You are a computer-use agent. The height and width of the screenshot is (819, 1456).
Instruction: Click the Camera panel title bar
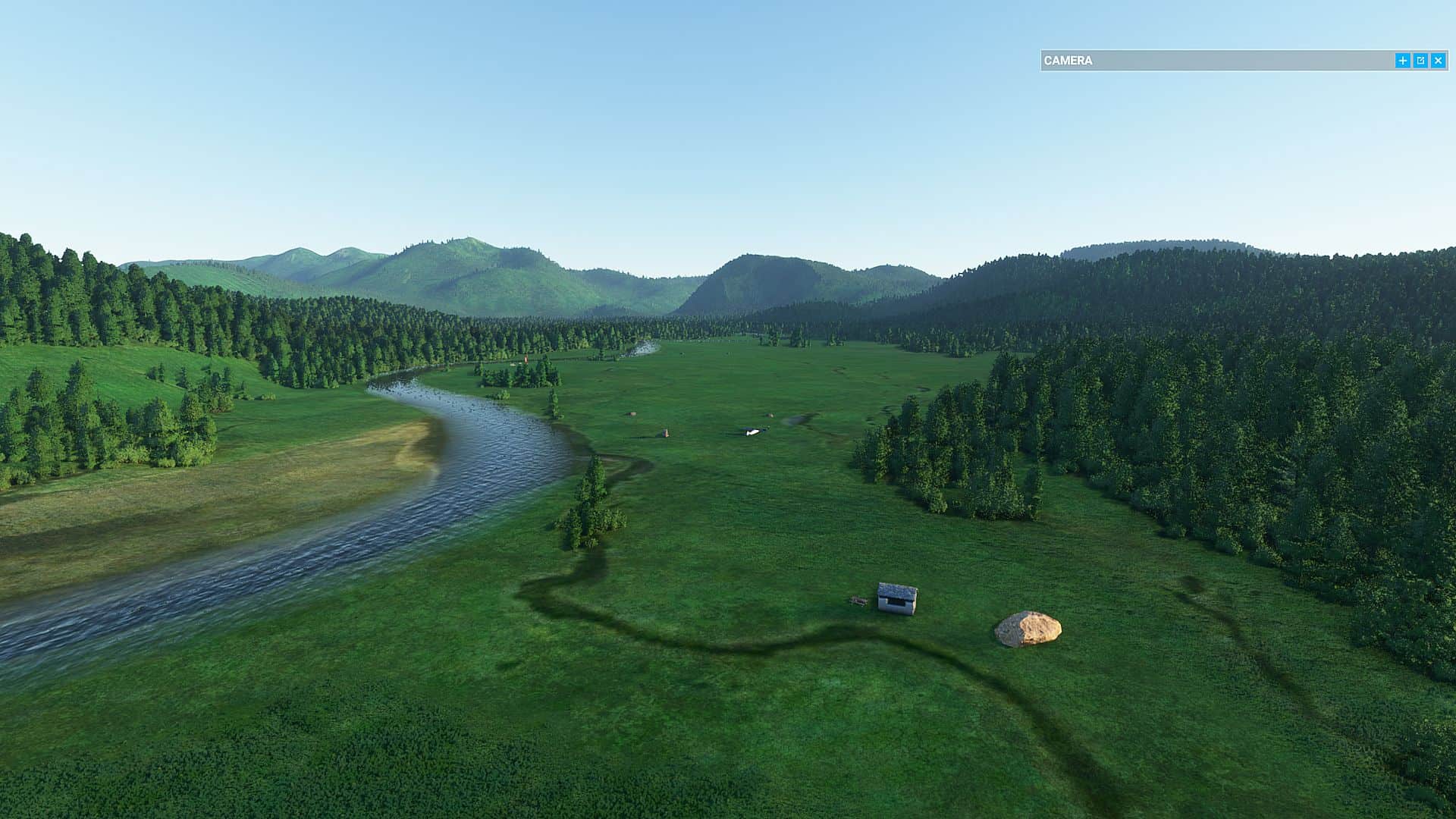pyautogui.click(x=1213, y=61)
